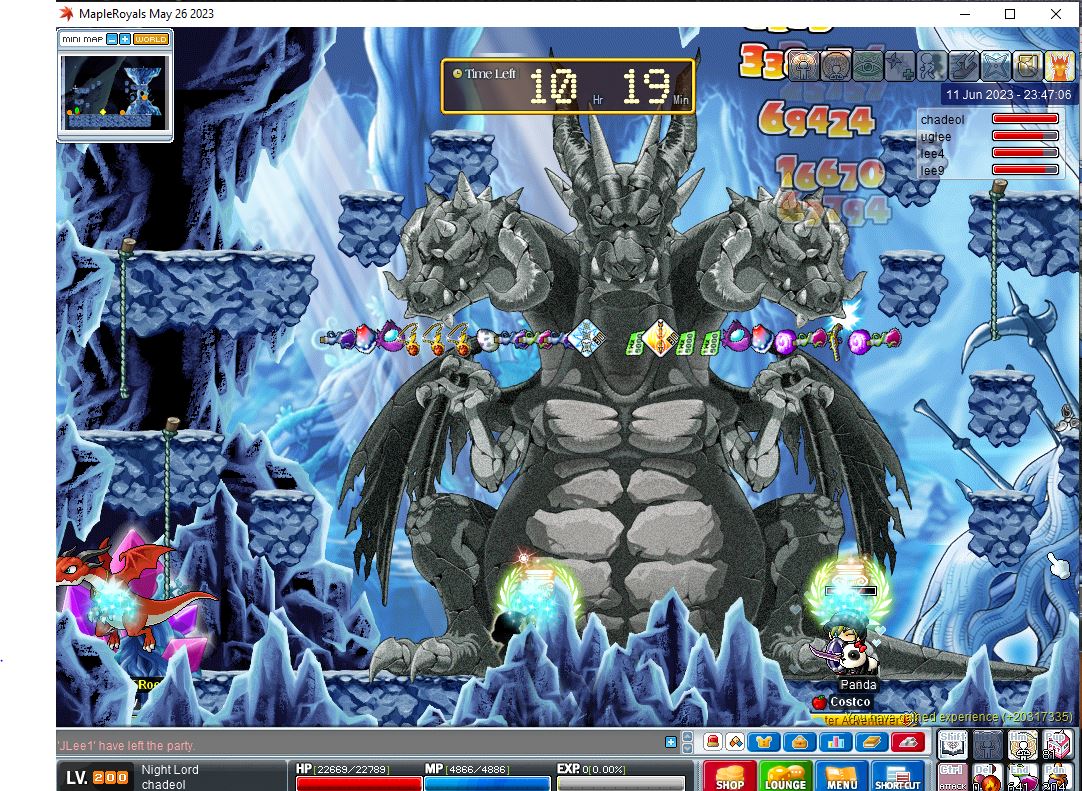
Task: Select party member uglee in the party list
Action: 937,136
